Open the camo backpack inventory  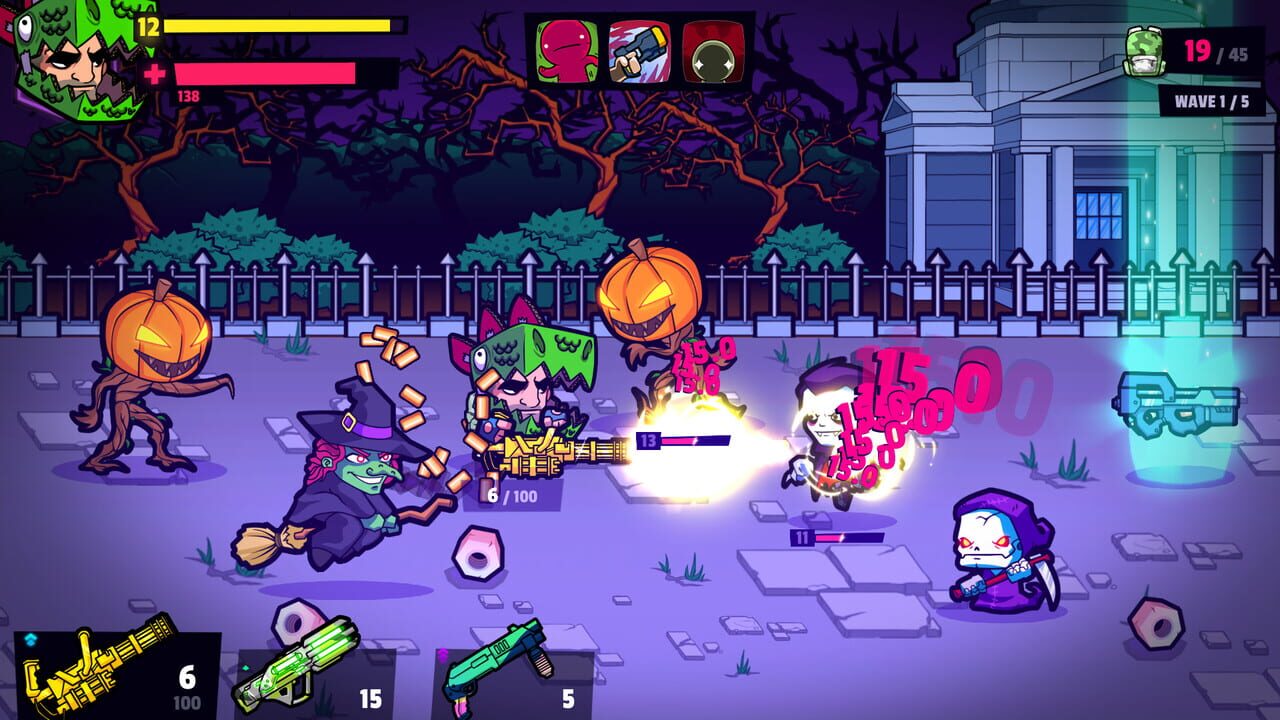[x=1142, y=50]
